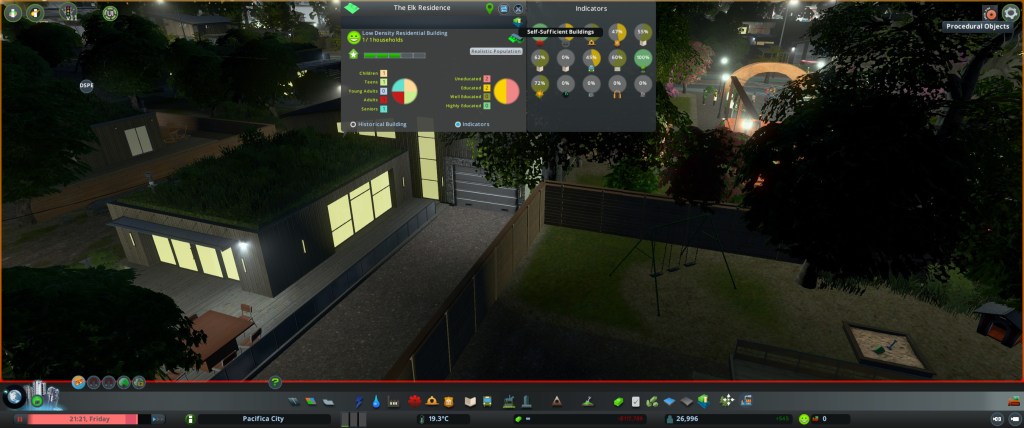
Task: Click the green location marker in panel header
Action: (489, 8)
